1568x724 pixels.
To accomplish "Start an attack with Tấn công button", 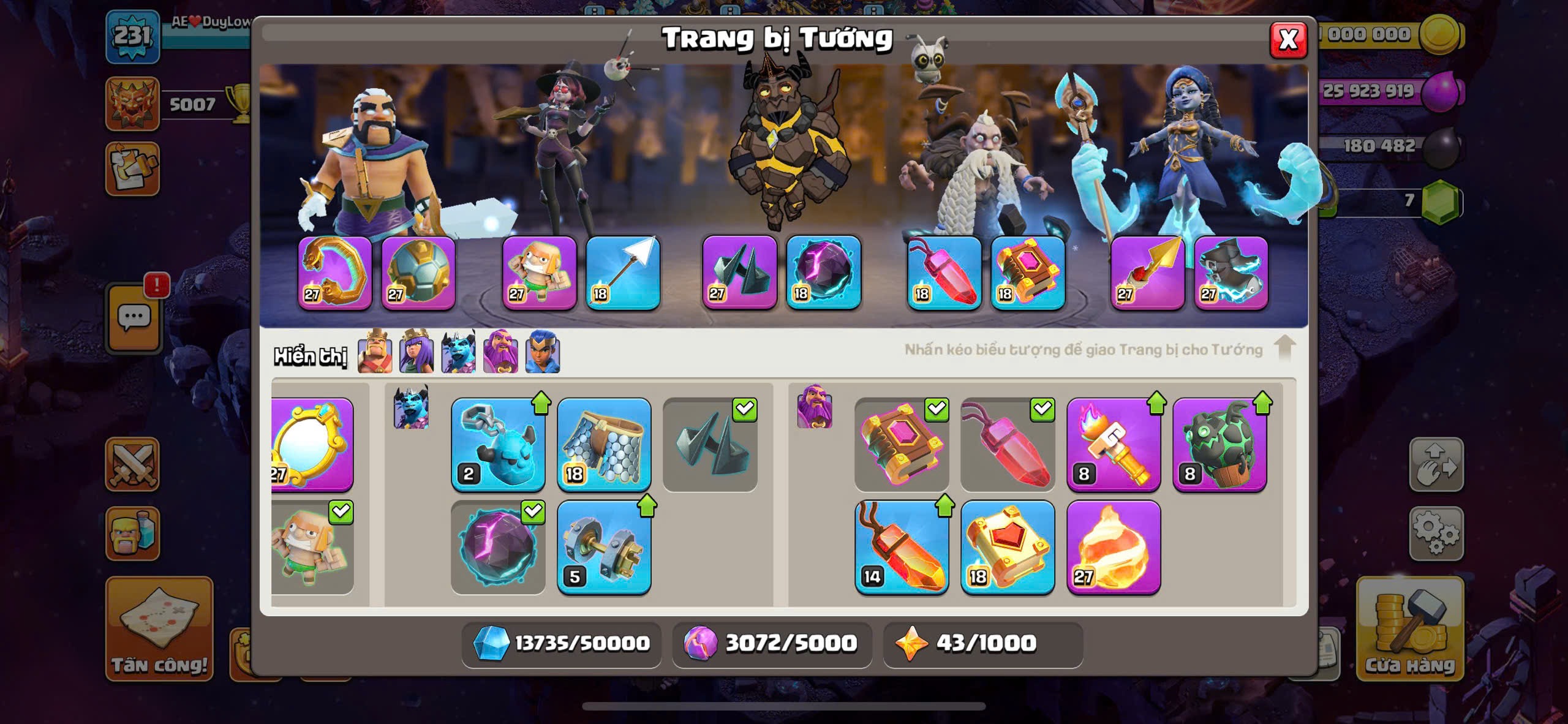I will coord(159,628).
